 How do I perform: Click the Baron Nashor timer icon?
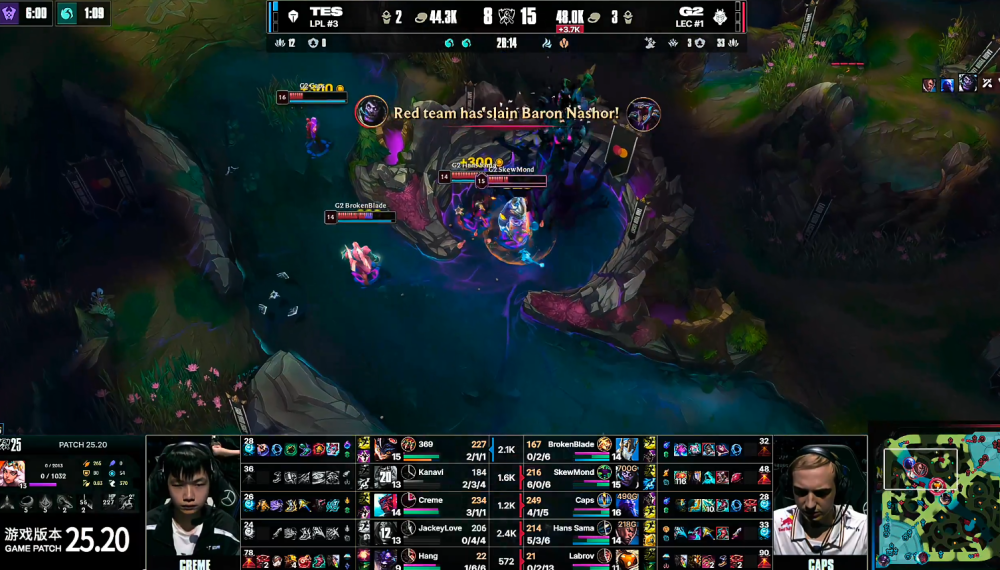(x=11, y=15)
